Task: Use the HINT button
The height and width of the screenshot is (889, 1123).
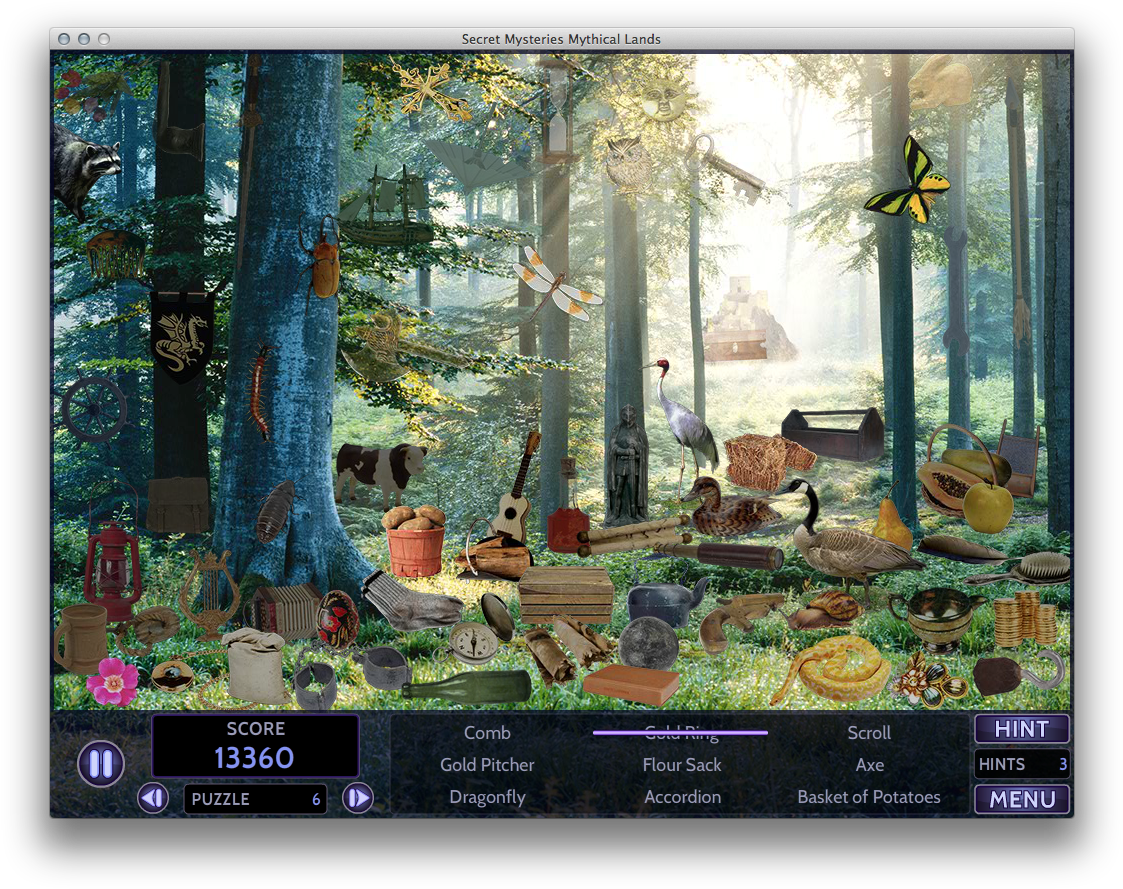Action: tap(1021, 729)
